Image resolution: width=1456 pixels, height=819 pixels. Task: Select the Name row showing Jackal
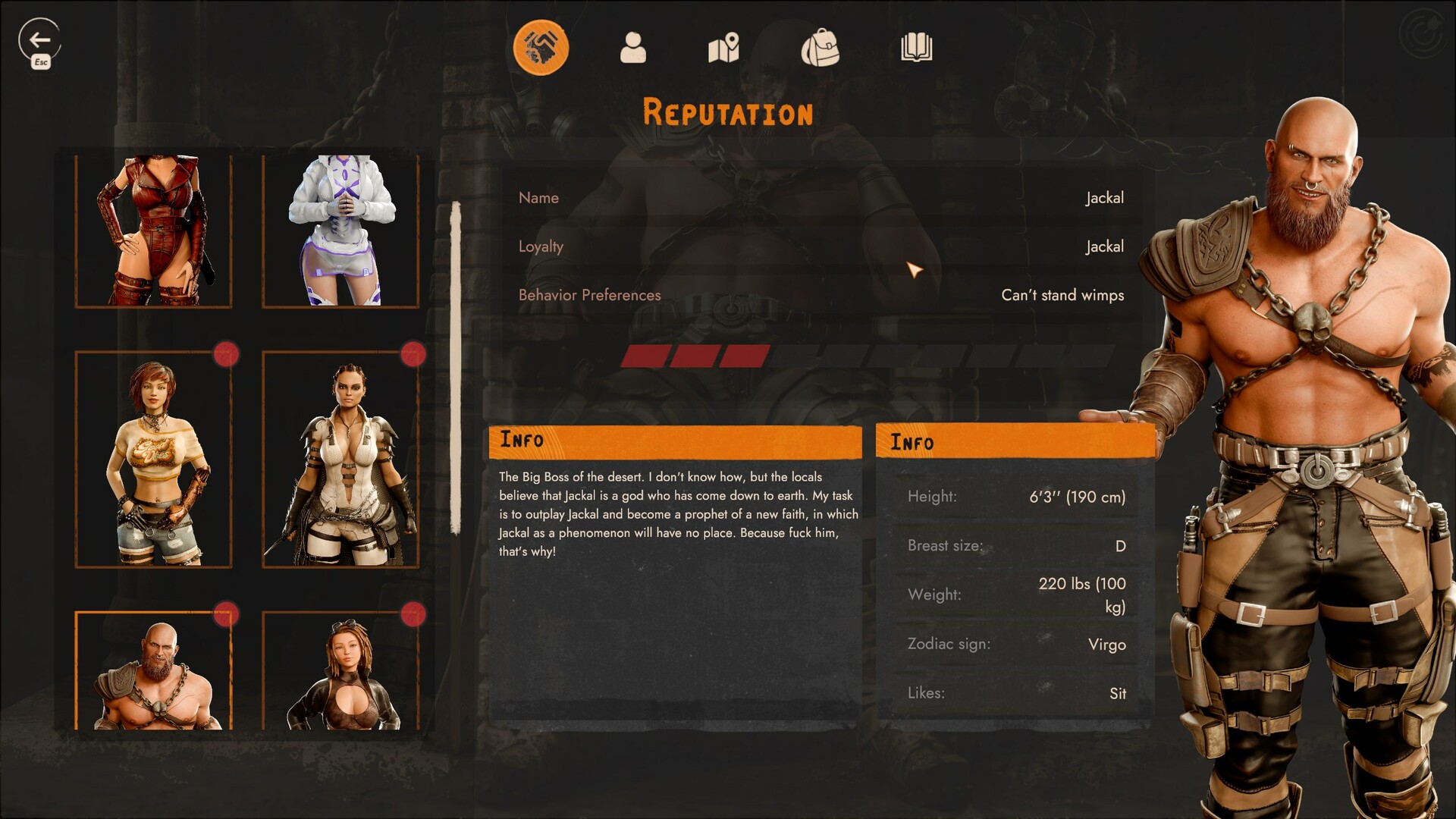821,198
